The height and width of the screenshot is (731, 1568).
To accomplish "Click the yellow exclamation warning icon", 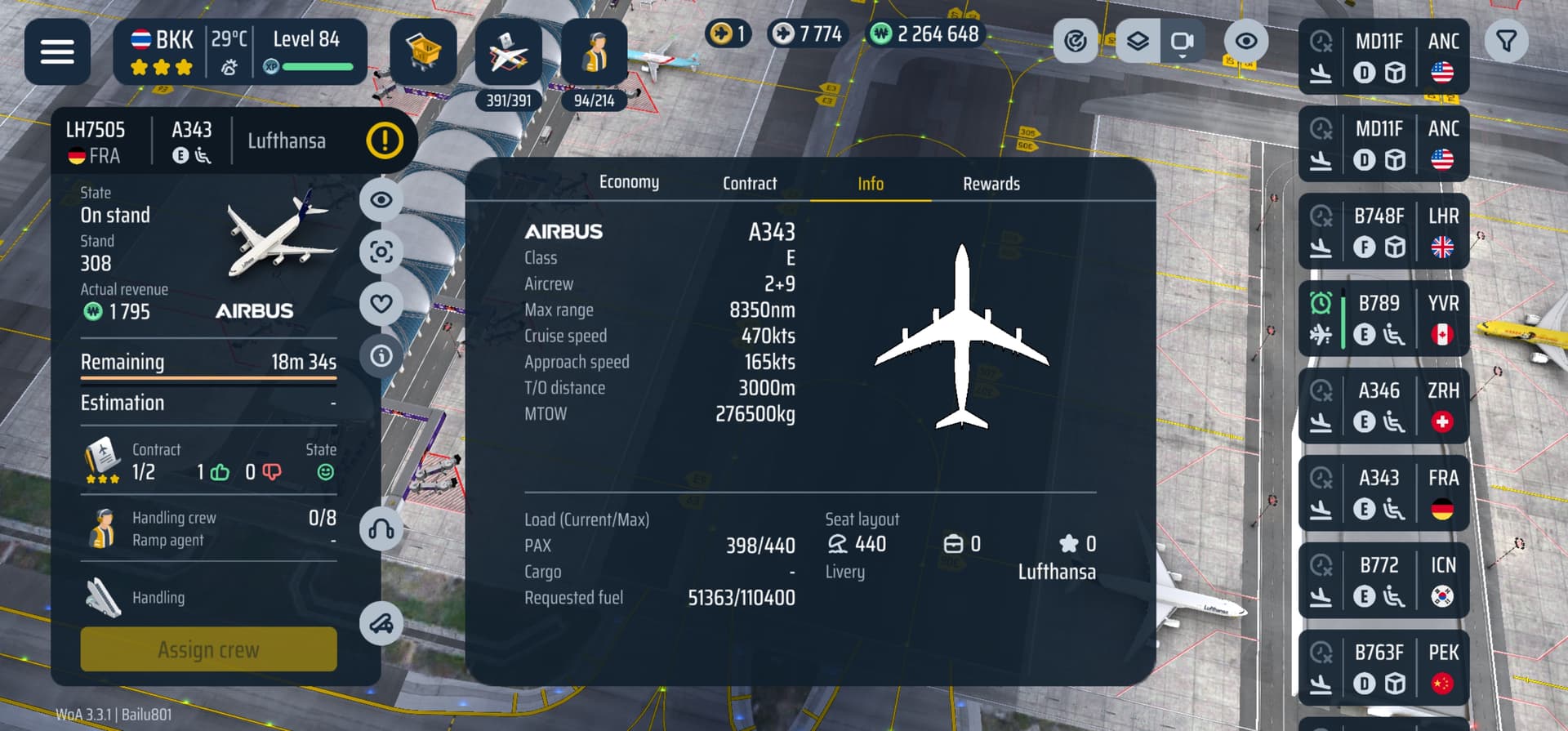I will click(x=385, y=140).
